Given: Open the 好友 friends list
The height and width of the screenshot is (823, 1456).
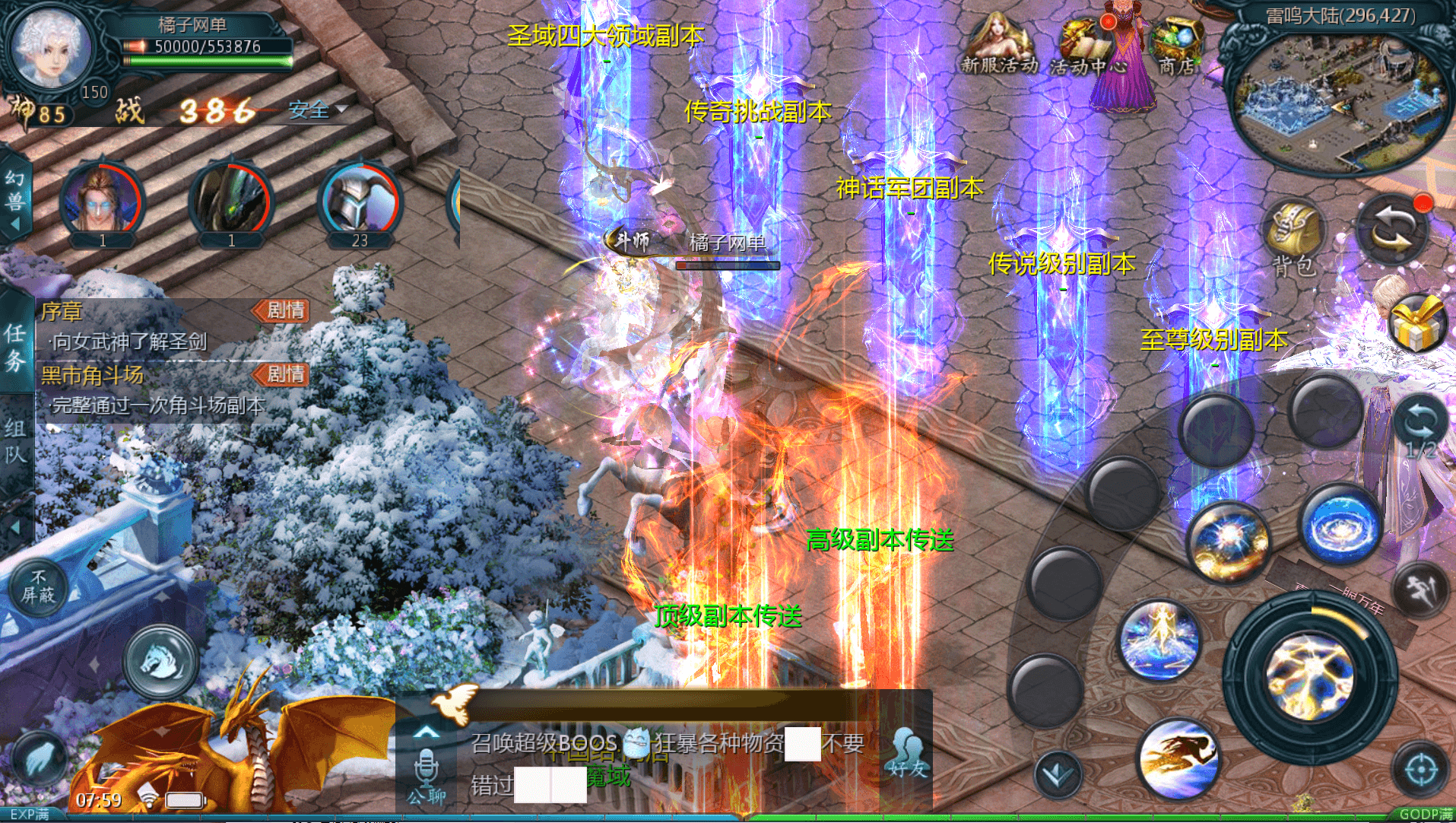Looking at the screenshot, I should (x=907, y=753).
